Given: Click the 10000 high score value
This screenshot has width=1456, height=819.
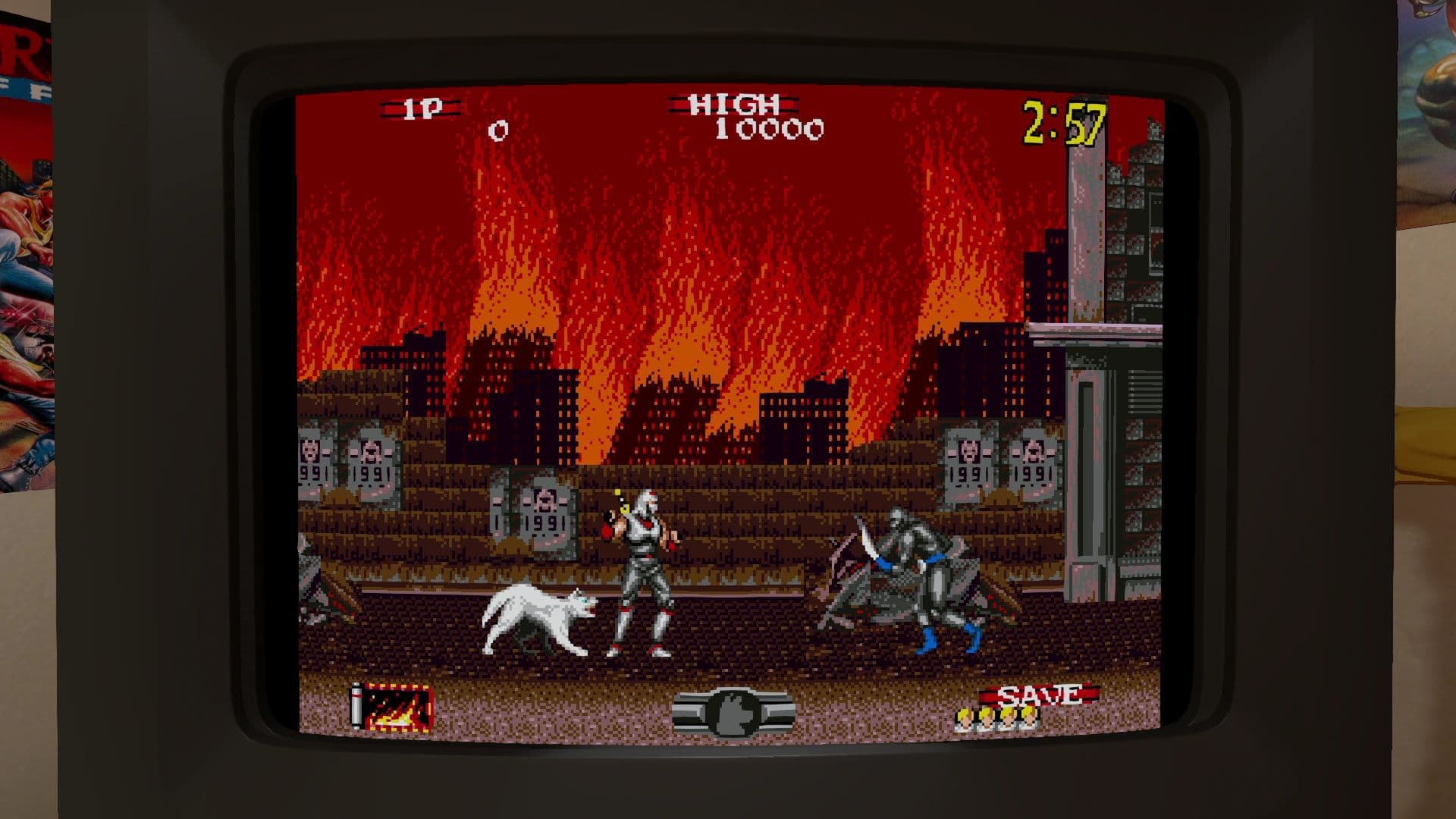Looking at the screenshot, I should tap(770, 130).
